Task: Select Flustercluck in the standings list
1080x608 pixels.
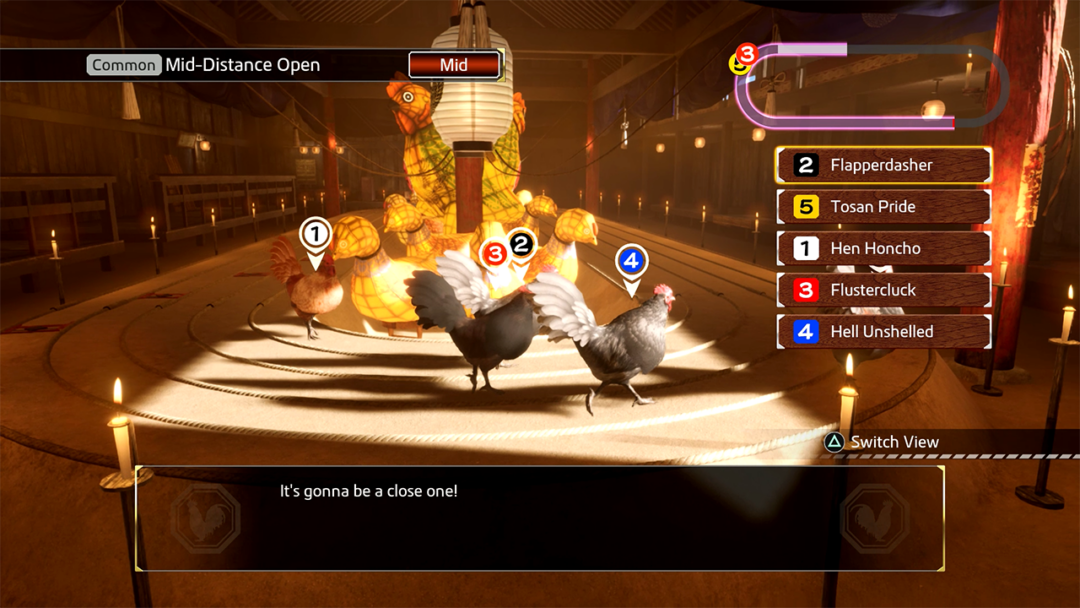Action: click(883, 290)
